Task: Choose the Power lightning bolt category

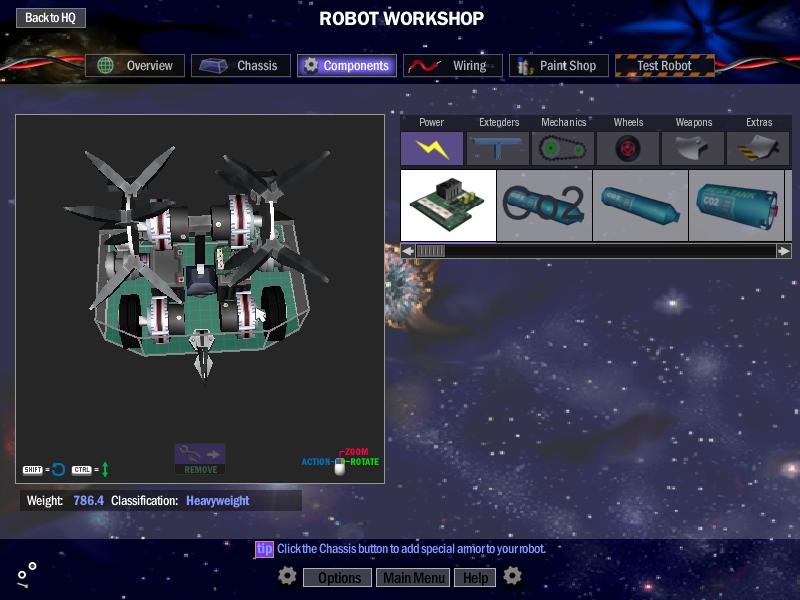Action: point(432,148)
